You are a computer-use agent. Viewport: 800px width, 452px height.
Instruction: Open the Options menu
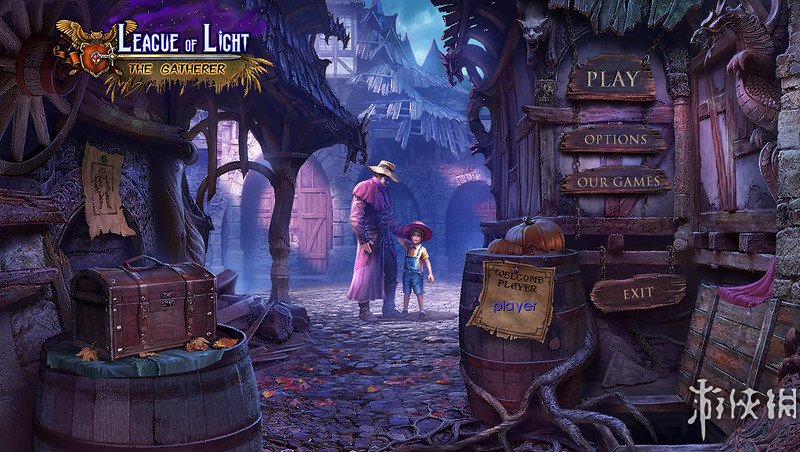[x=614, y=139]
